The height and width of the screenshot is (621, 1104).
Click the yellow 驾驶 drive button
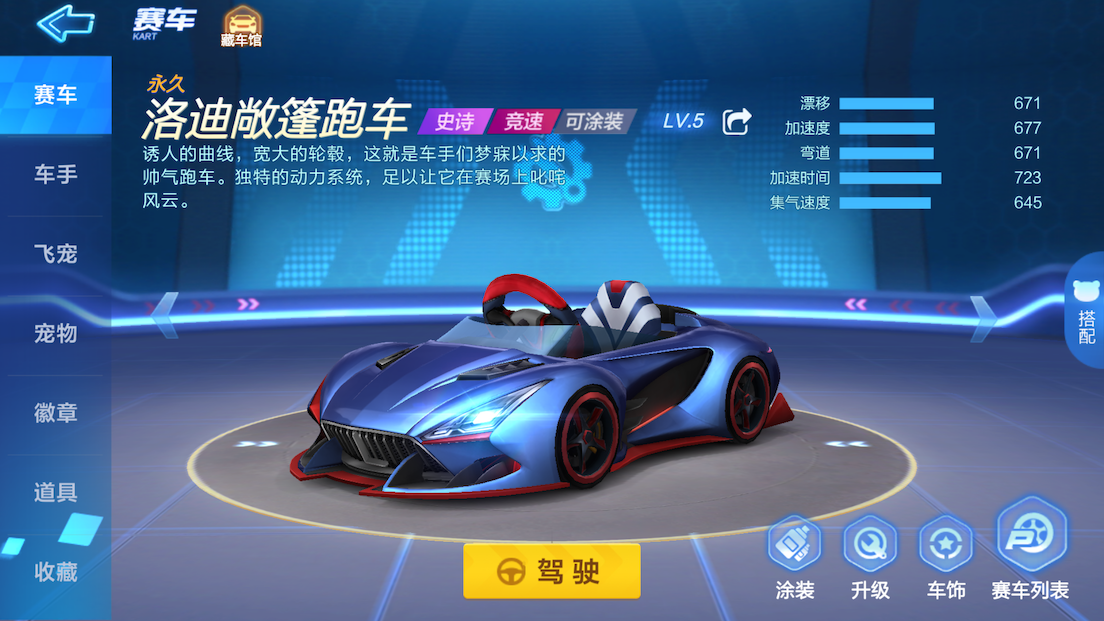tap(551, 571)
